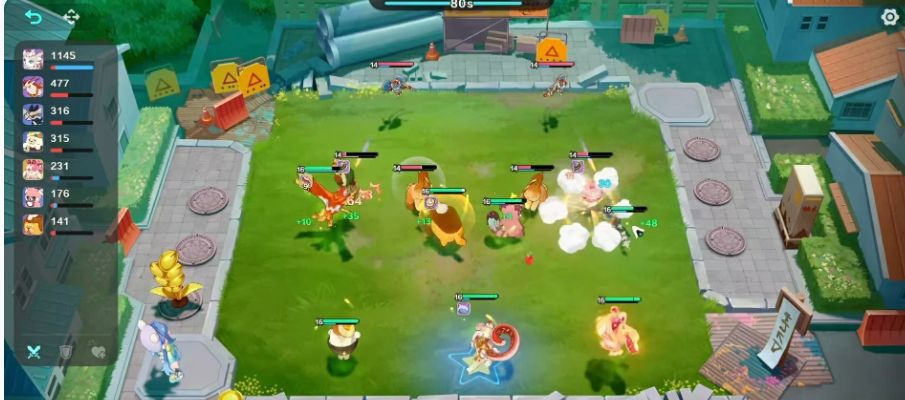Click the blue back arrow button
Viewport: 905px width, 400px height.
click(x=33, y=17)
